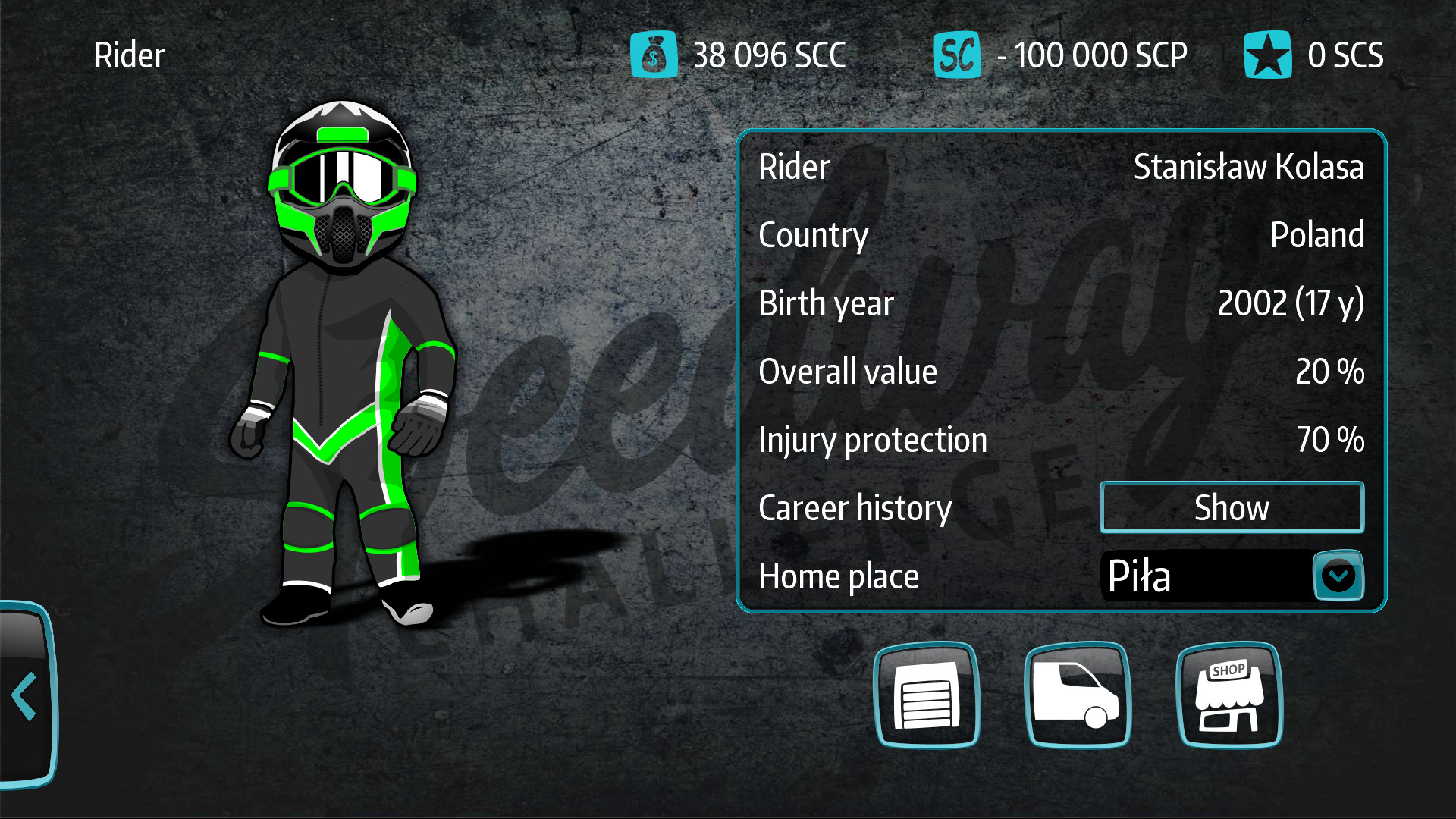Click the star SCS icon

point(1269,55)
